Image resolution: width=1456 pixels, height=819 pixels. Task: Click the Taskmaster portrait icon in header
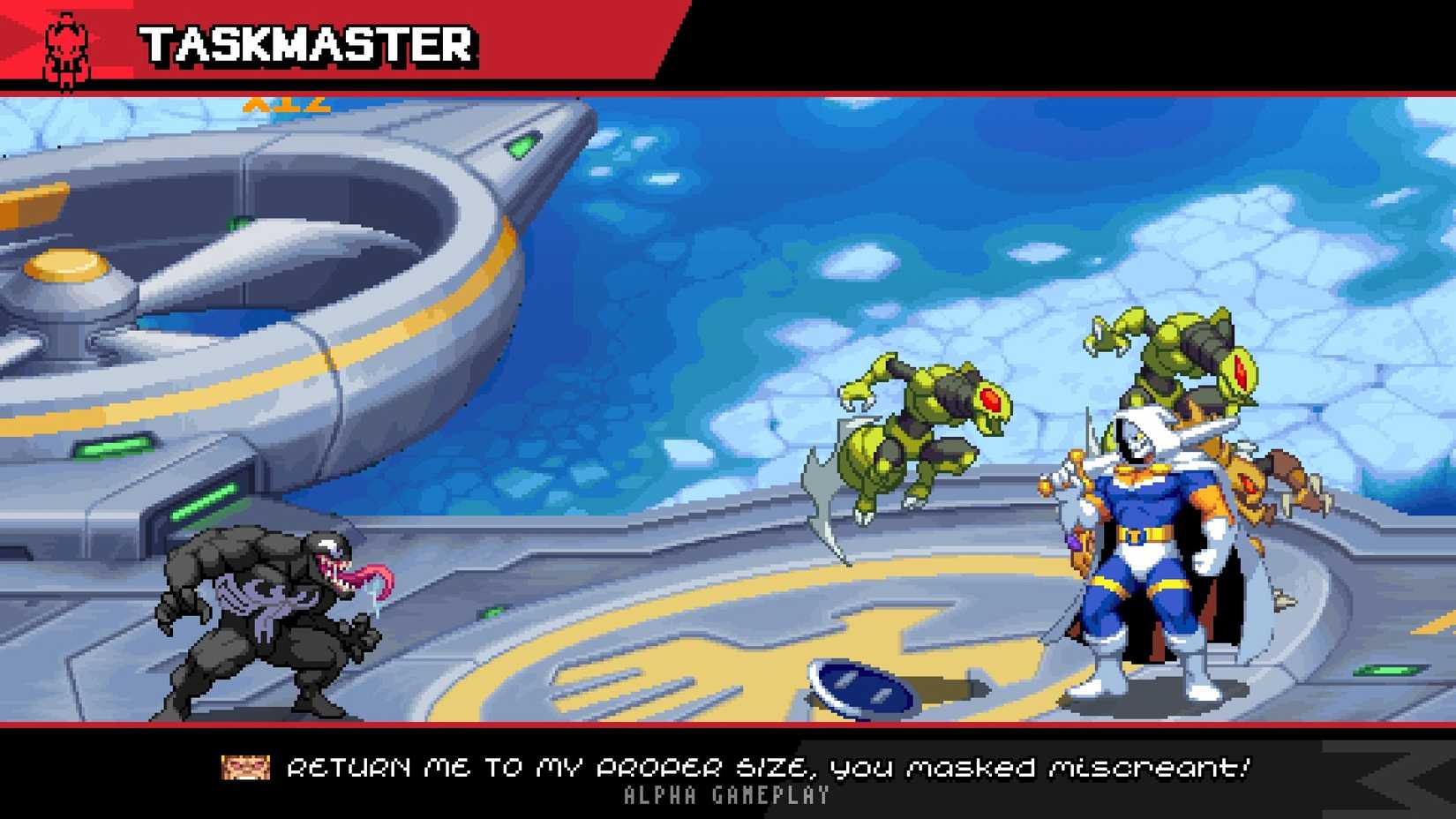click(x=65, y=42)
